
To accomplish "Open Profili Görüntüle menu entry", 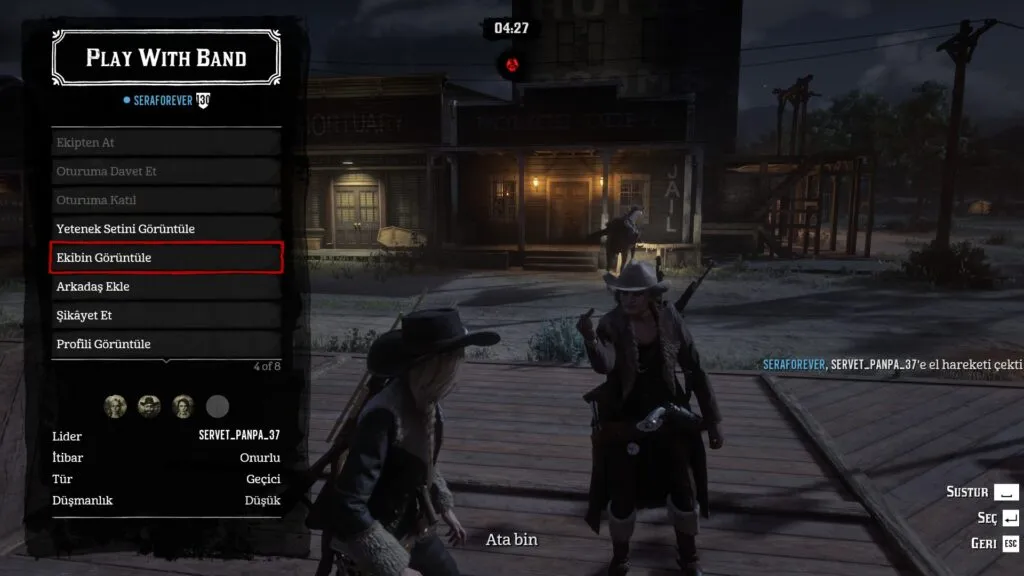I will [x=166, y=344].
